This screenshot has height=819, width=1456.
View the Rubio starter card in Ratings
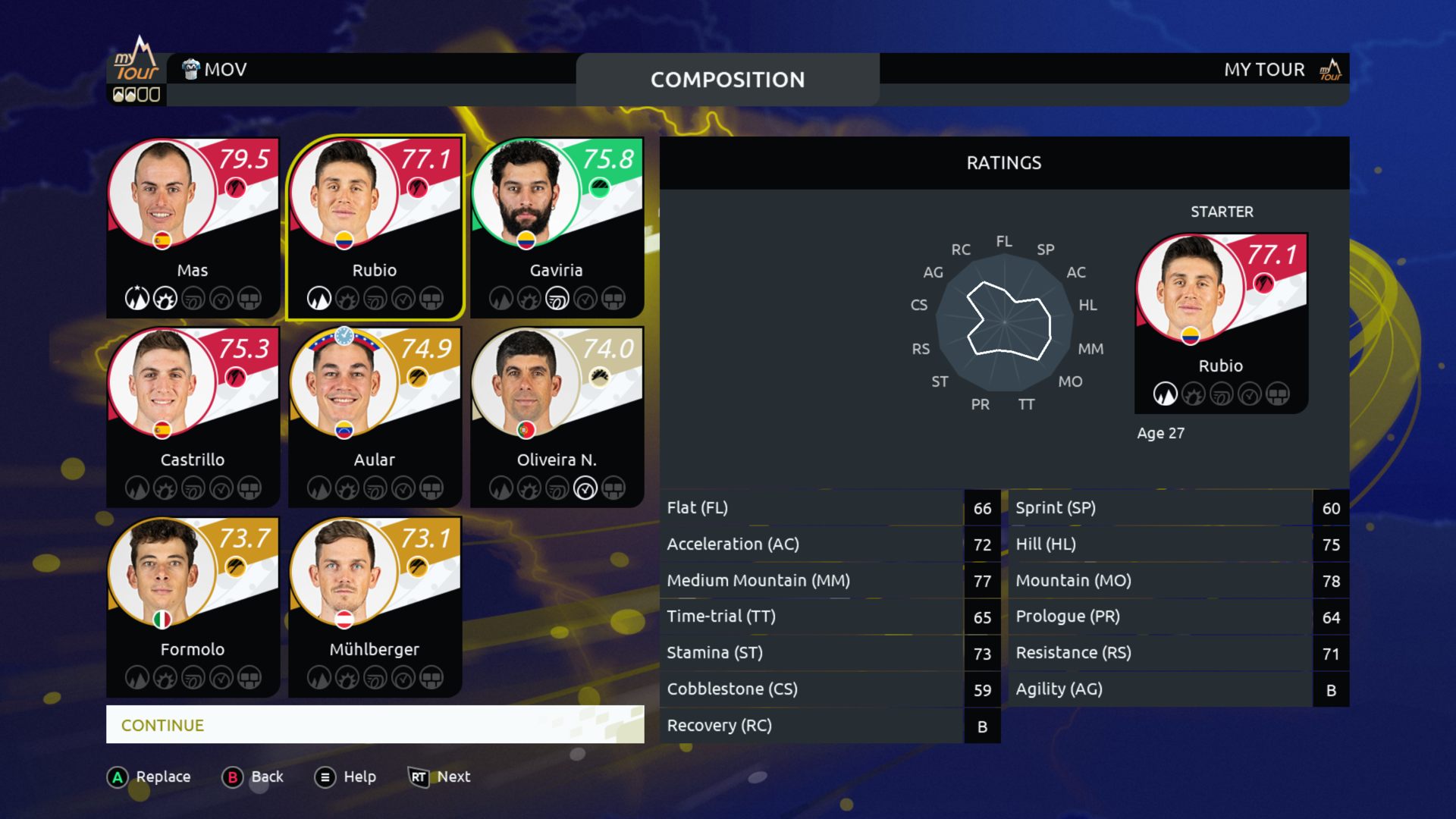[x=1221, y=323]
